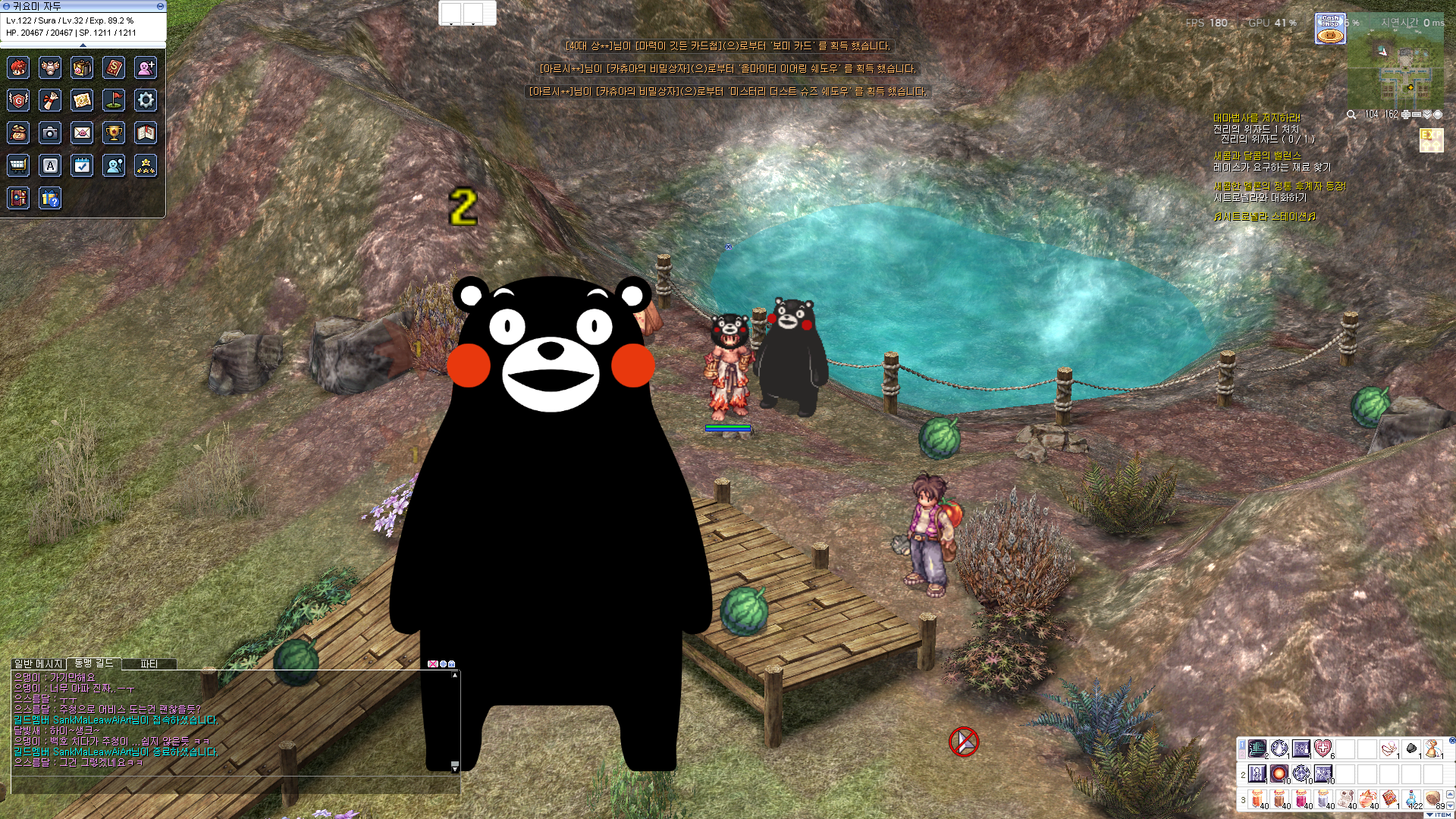Zoom in the minimap with plus button
The height and width of the screenshot is (819, 1456).
tap(1405, 115)
